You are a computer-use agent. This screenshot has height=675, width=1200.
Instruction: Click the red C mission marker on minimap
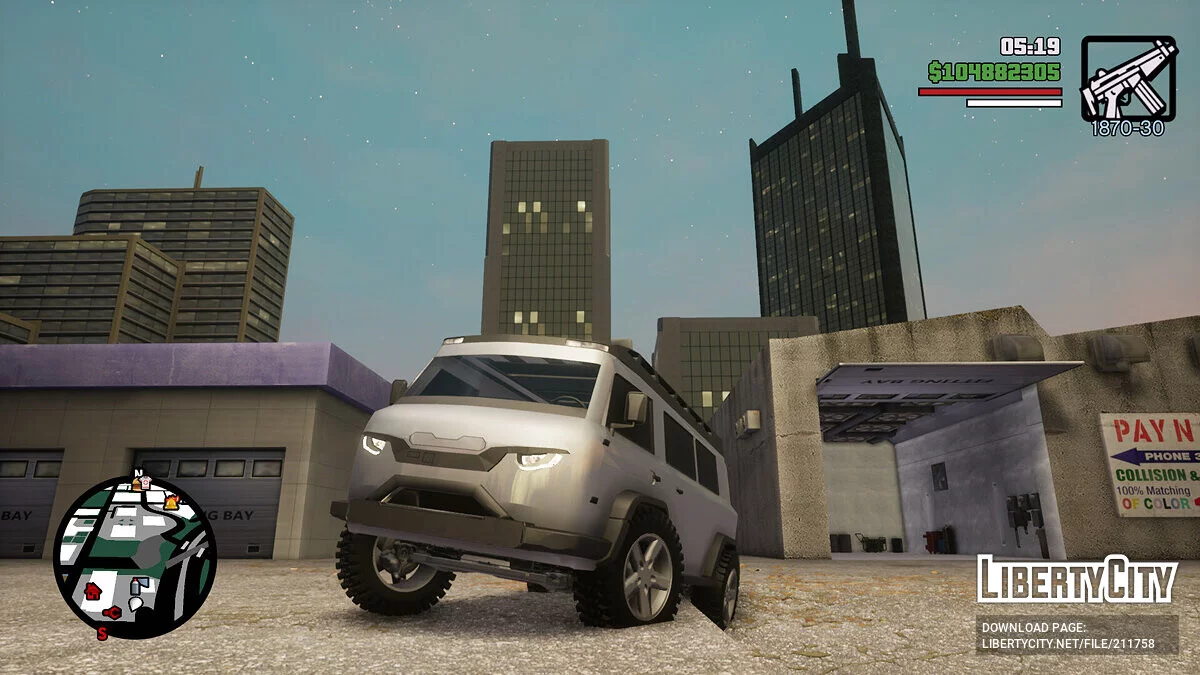coord(113,612)
